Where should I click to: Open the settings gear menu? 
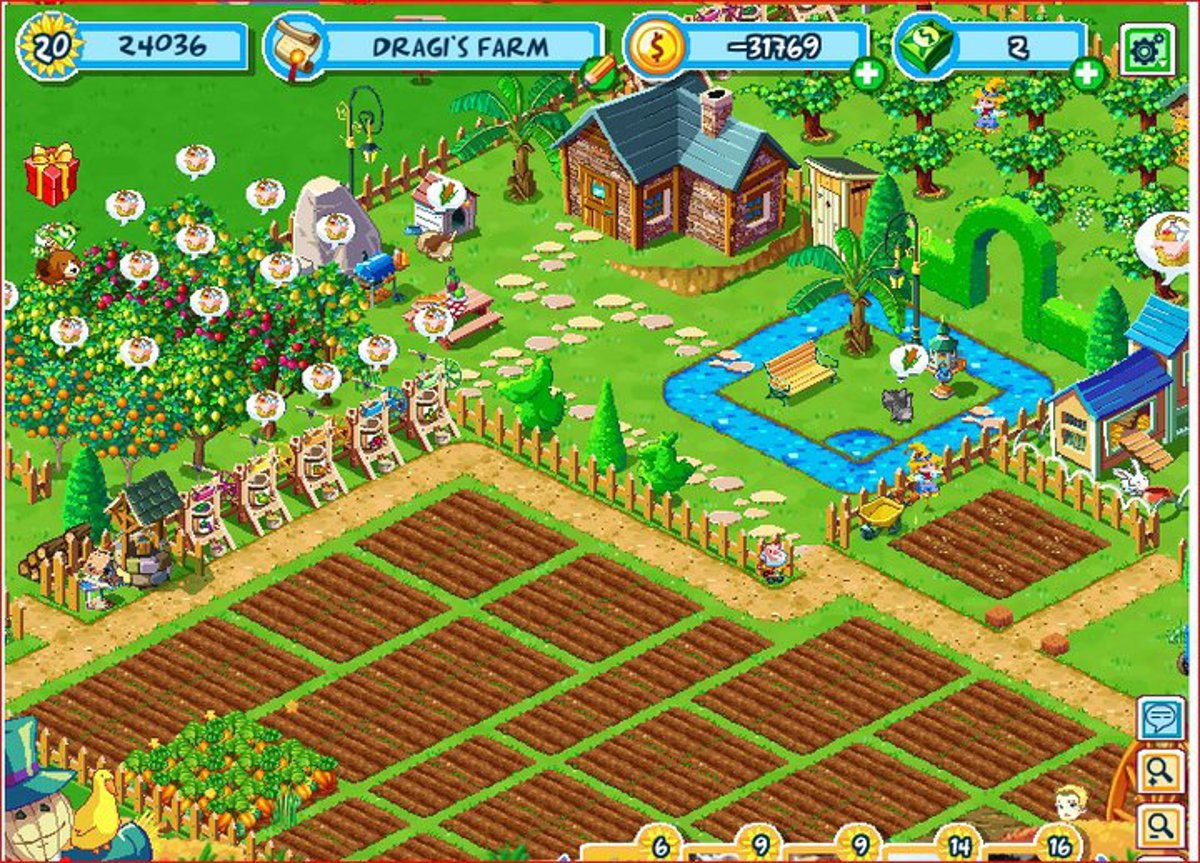tap(1146, 49)
